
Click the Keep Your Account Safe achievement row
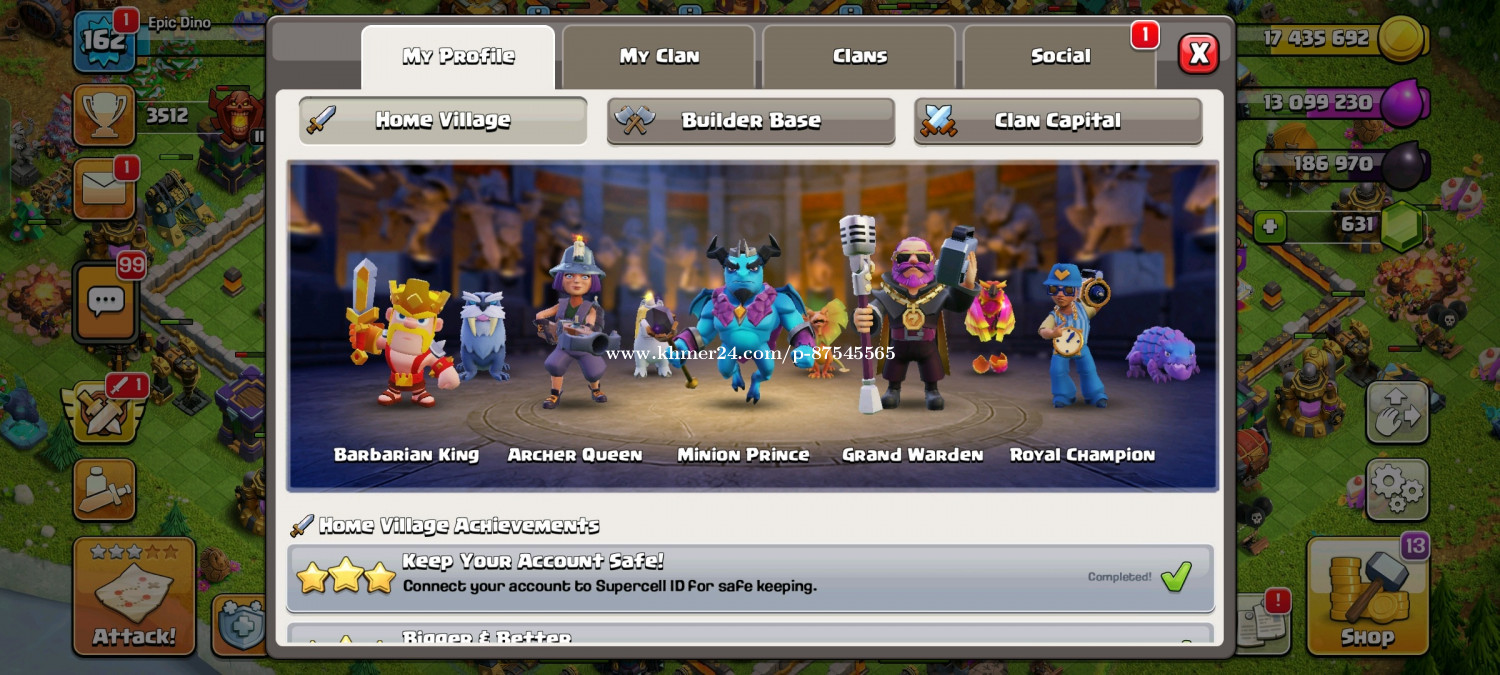750,576
